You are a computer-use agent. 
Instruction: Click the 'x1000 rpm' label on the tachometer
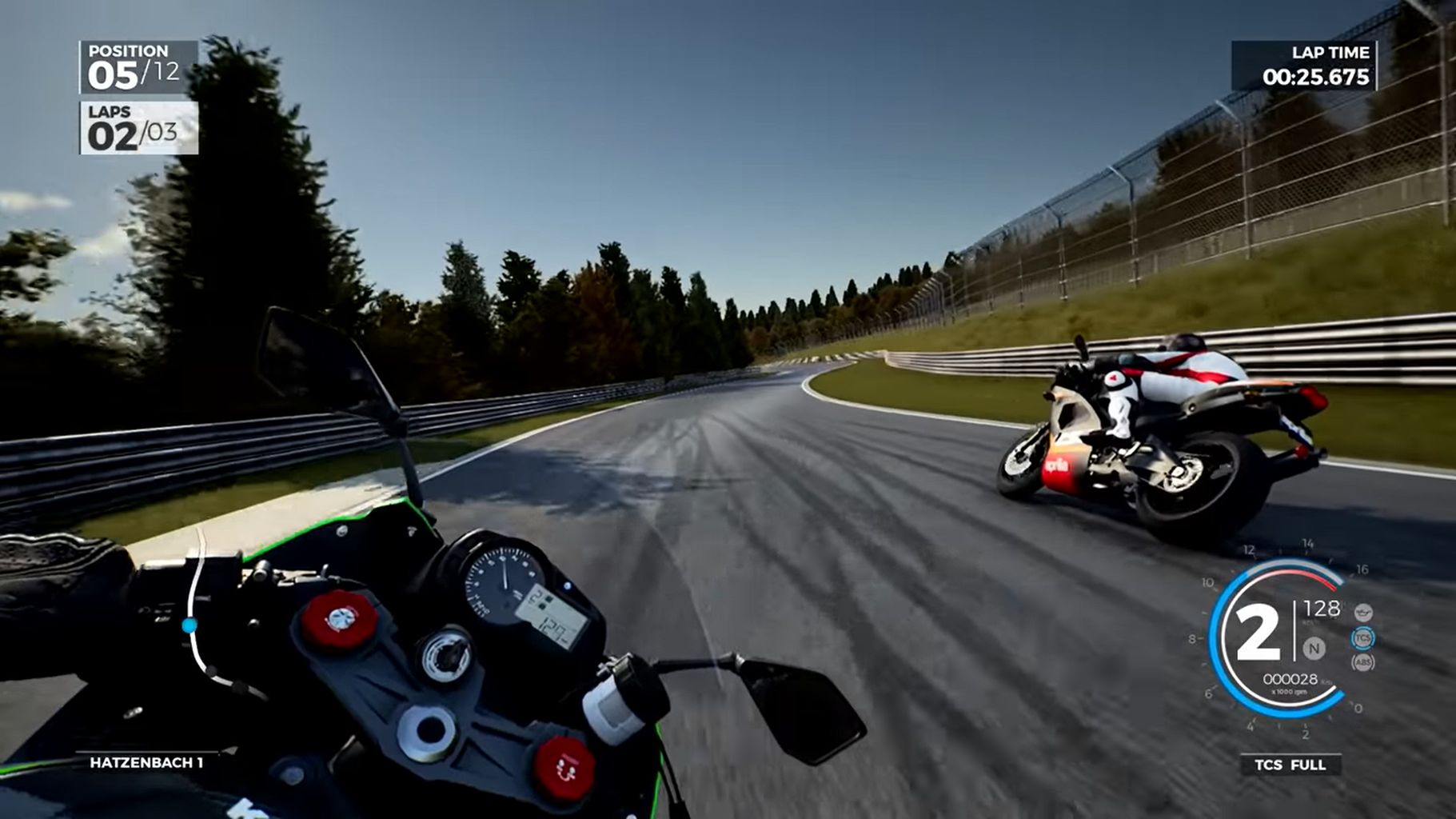click(x=1289, y=691)
